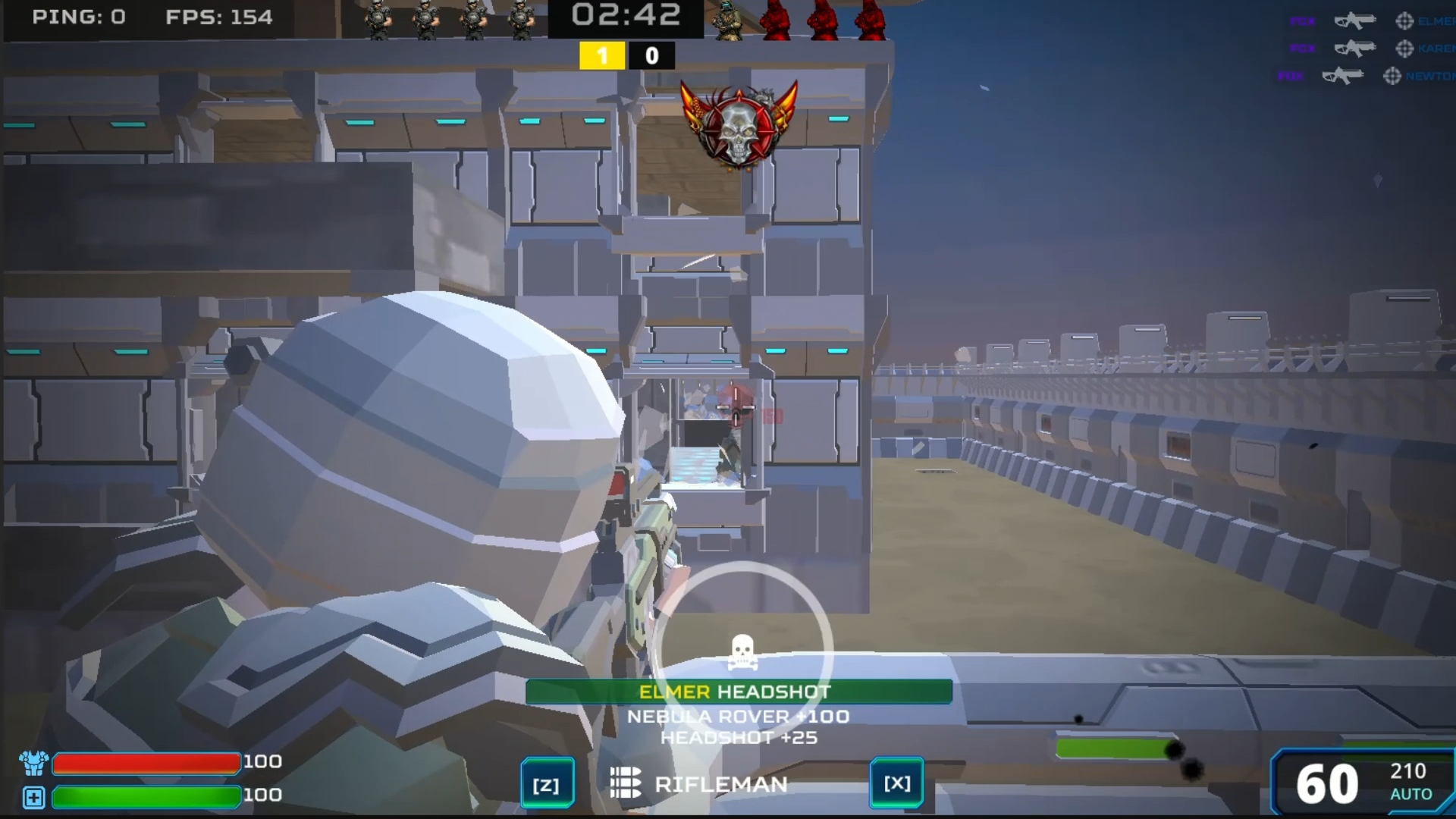Click the rifle icon beside ELMER killfeed entry
1456x819 pixels.
[1355, 20]
